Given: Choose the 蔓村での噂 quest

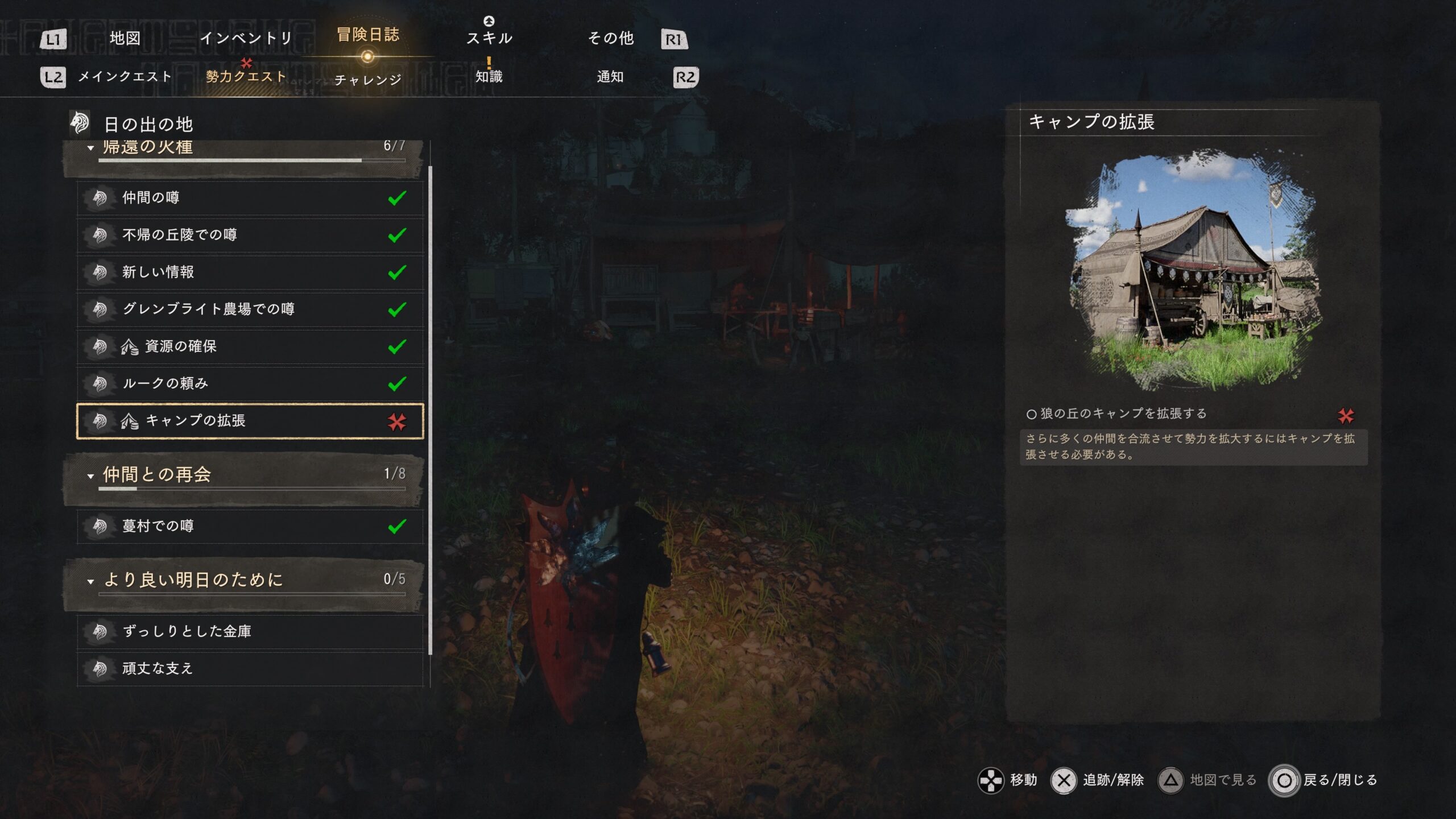Looking at the screenshot, I should tap(250, 526).
